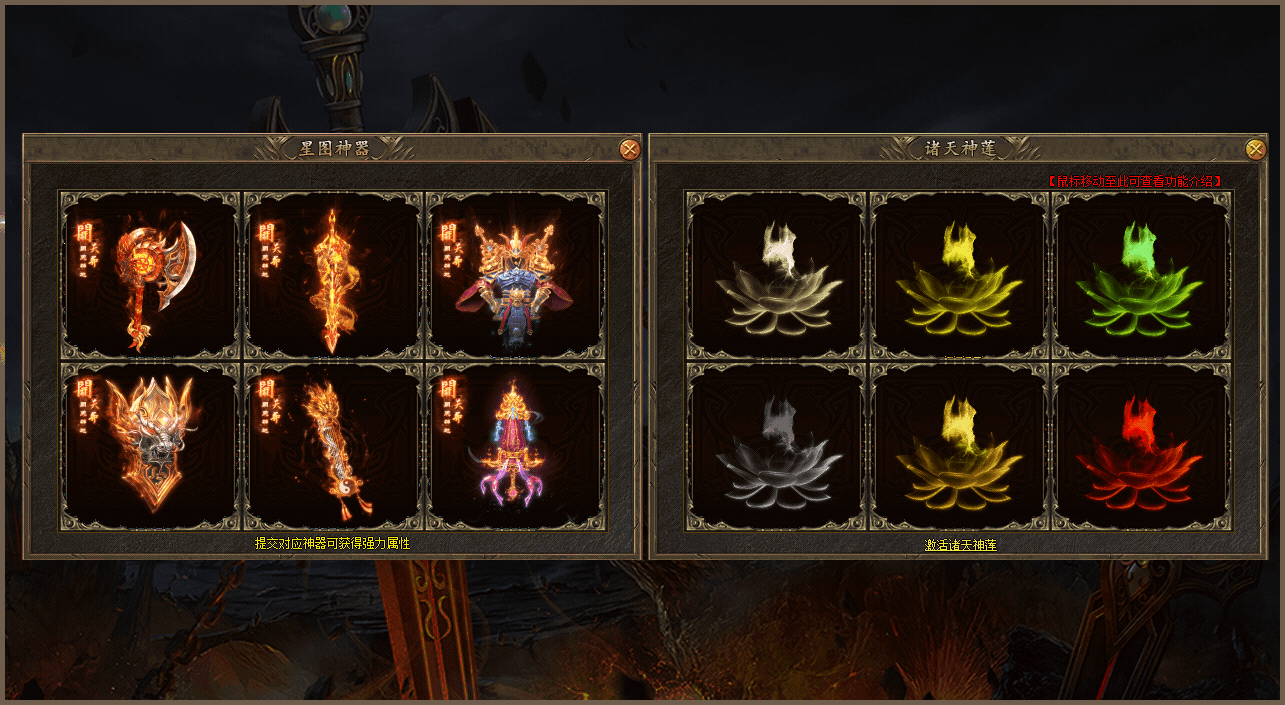Choose the fiery sword artifact
This screenshot has height=705, width=1285.
pos(333,275)
